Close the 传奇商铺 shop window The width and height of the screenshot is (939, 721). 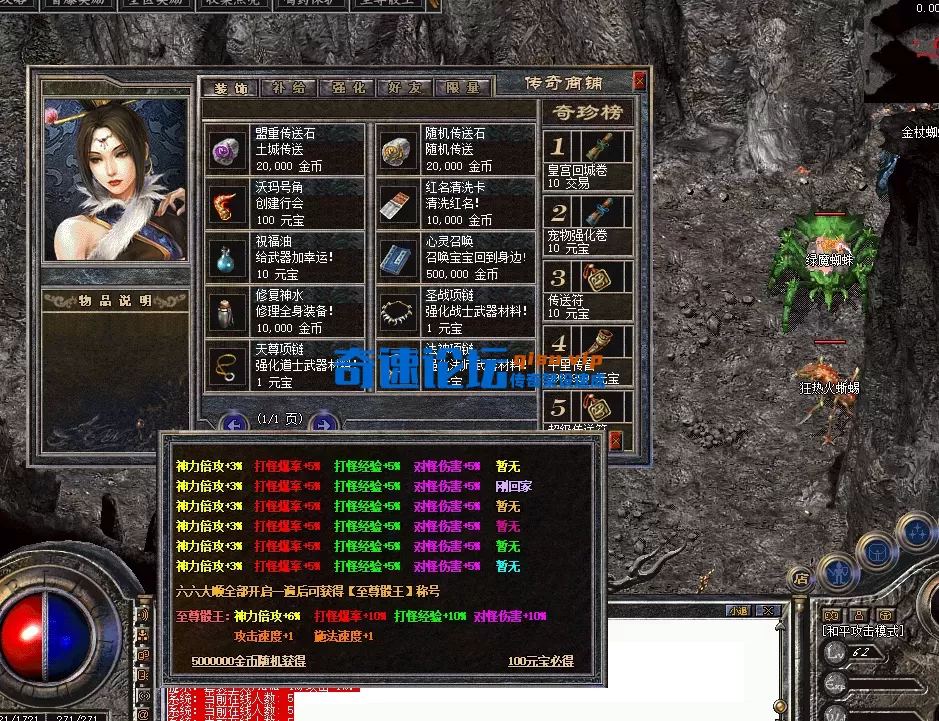640,83
